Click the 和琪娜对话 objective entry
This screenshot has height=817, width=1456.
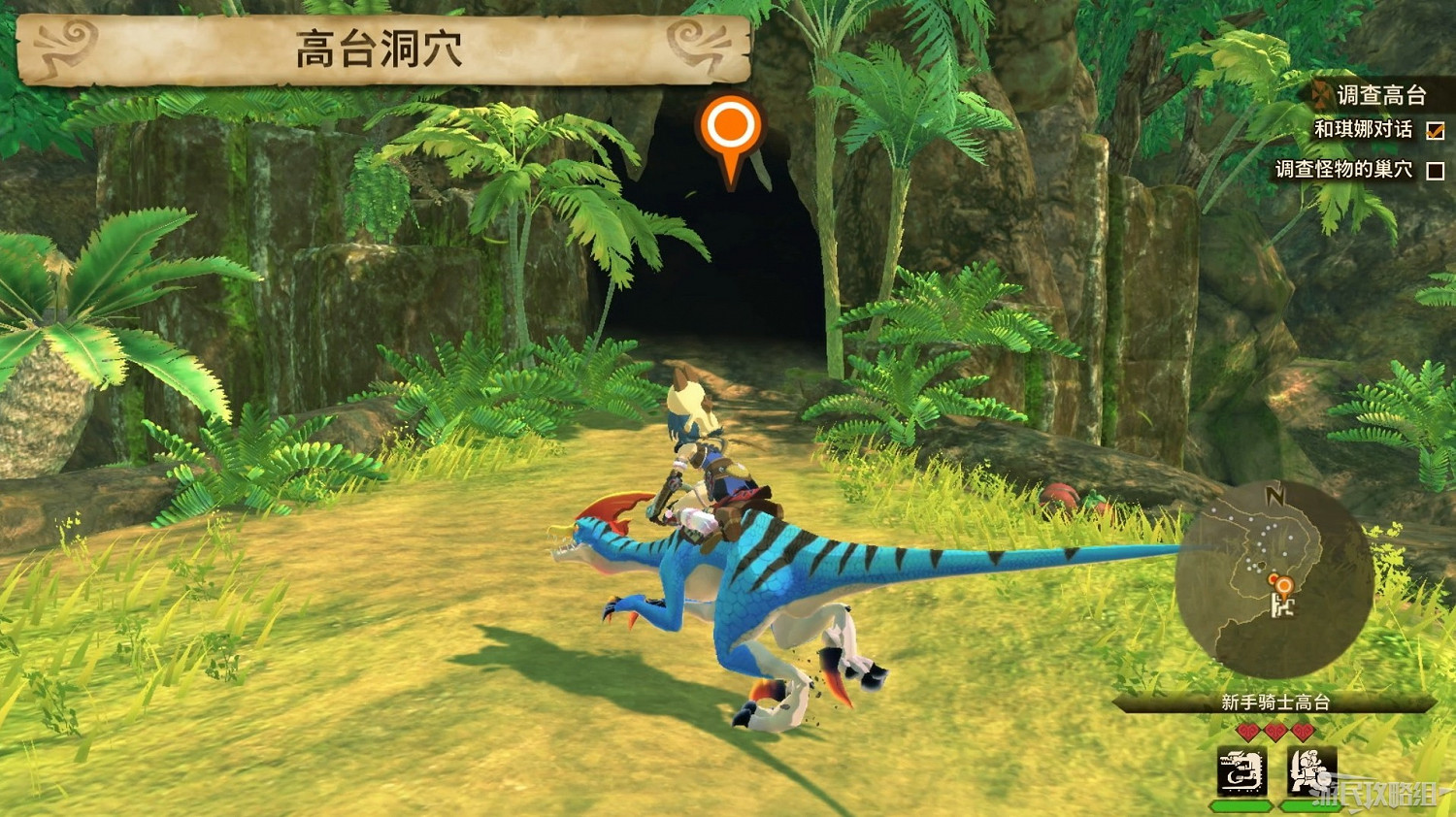tap(1364, 130)
